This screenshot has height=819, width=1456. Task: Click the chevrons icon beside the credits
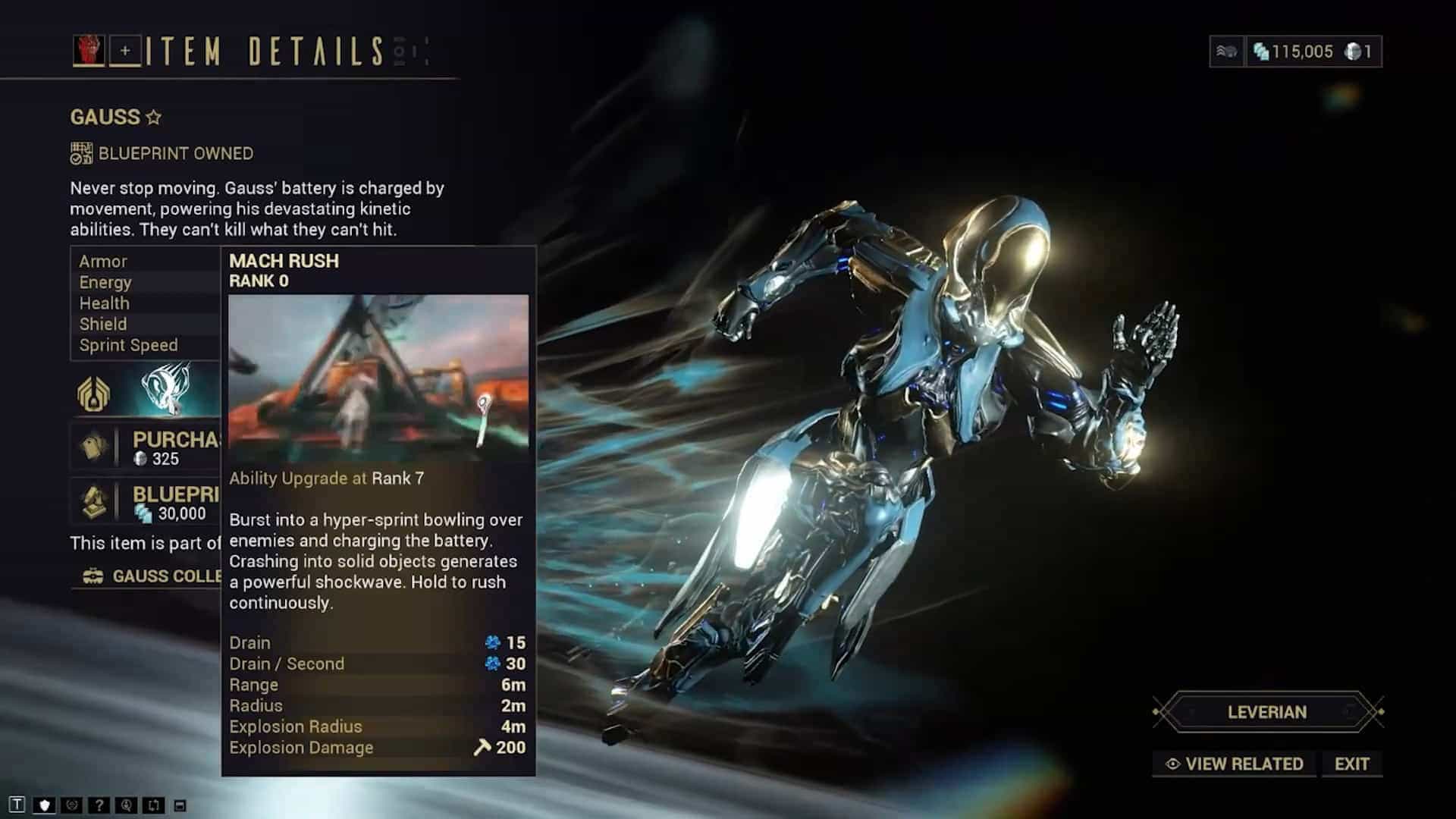coord(1226,52)
